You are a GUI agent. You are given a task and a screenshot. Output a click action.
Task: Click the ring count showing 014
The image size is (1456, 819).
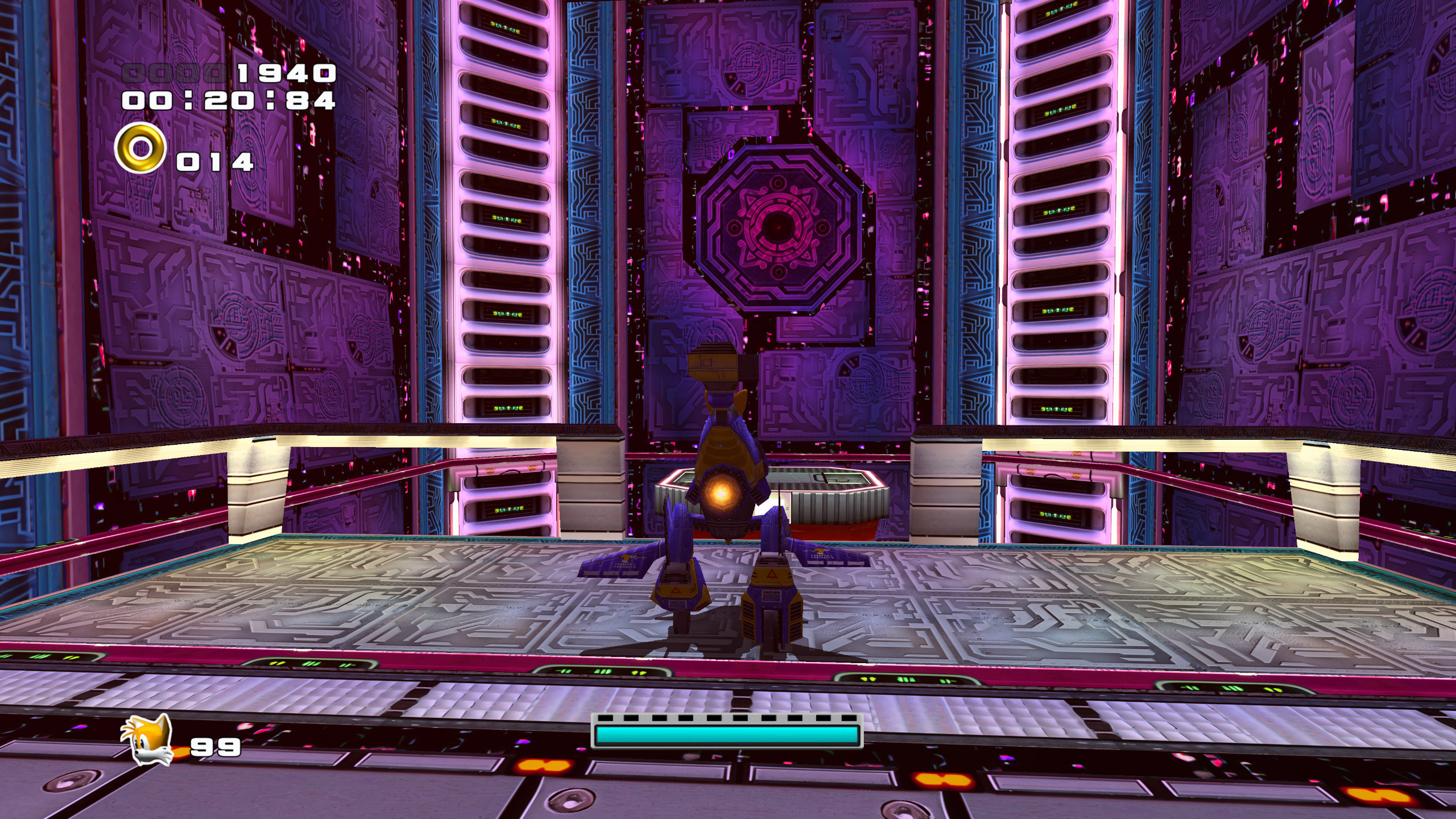coord(215,163)
